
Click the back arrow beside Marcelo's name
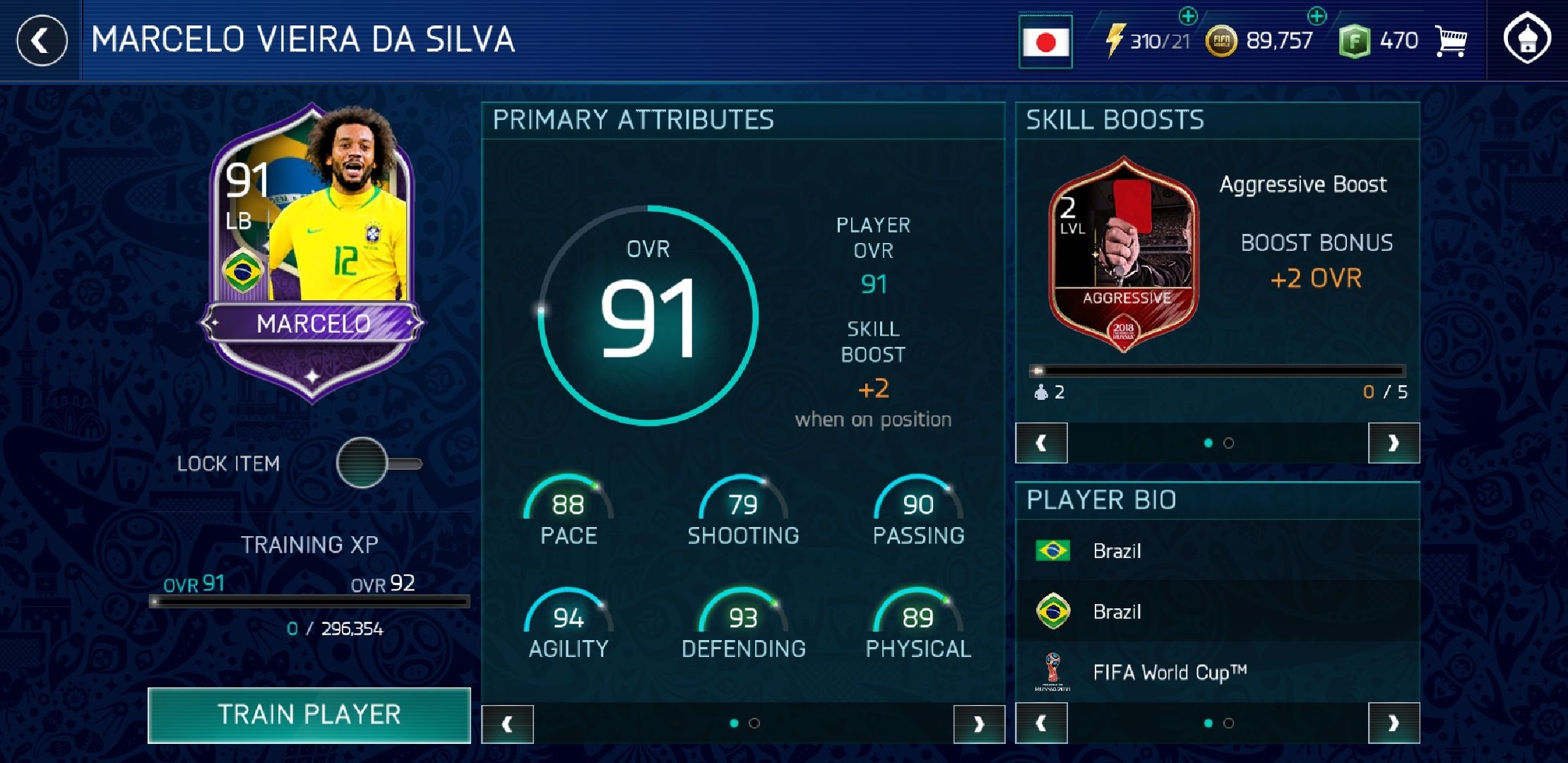(x=40, y=40)
